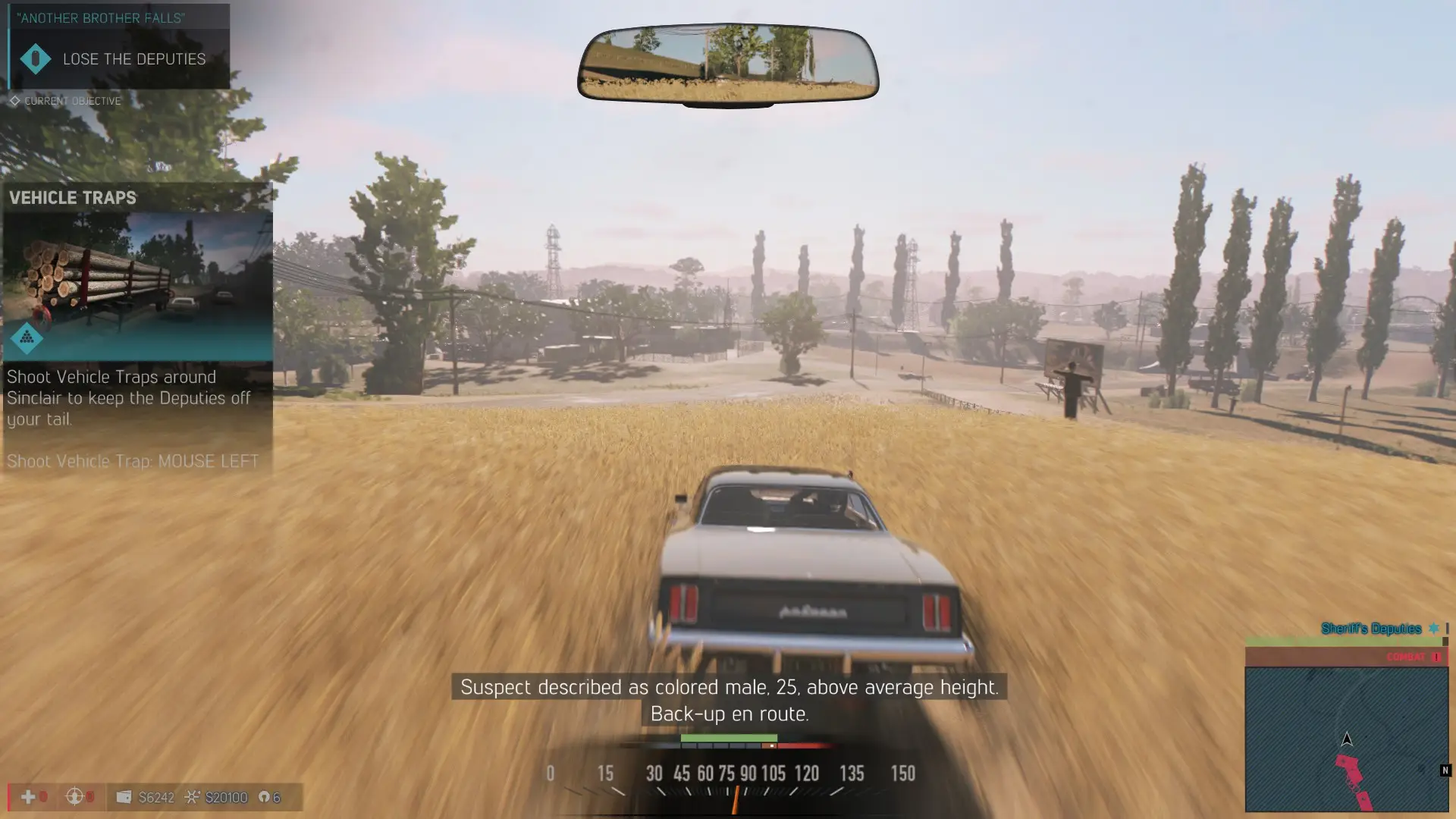The image size is (1456, 819).
Task: Open the minimap
Action: click(x=1346, y=739)
